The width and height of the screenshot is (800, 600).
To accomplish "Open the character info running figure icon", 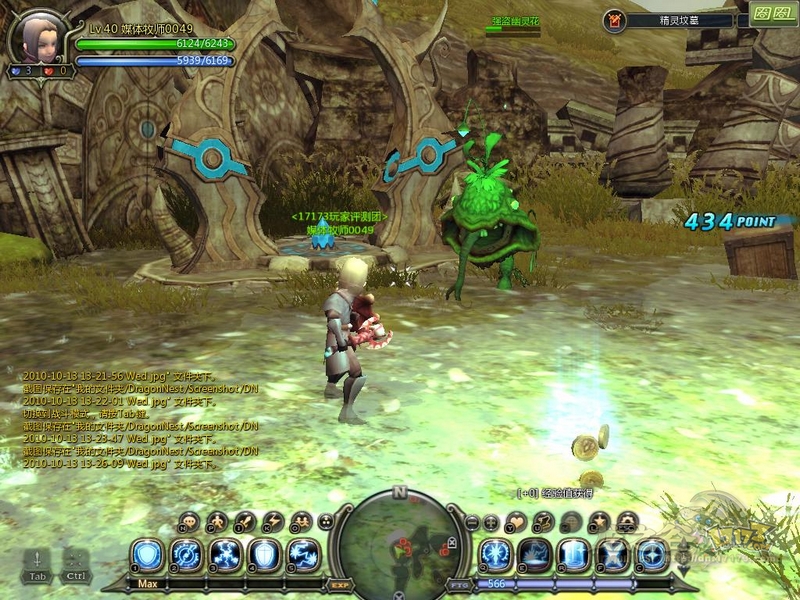I will coord(217,522).
